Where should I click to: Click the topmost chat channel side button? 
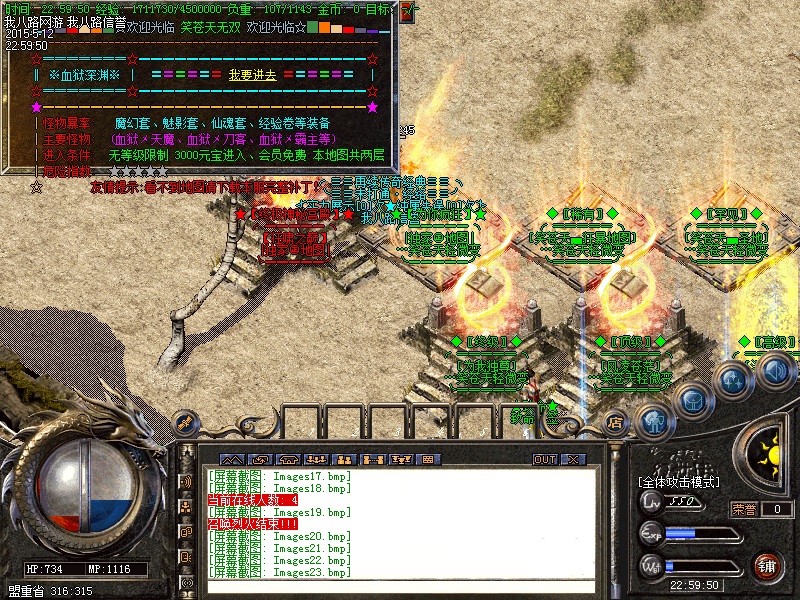point(186,482)
